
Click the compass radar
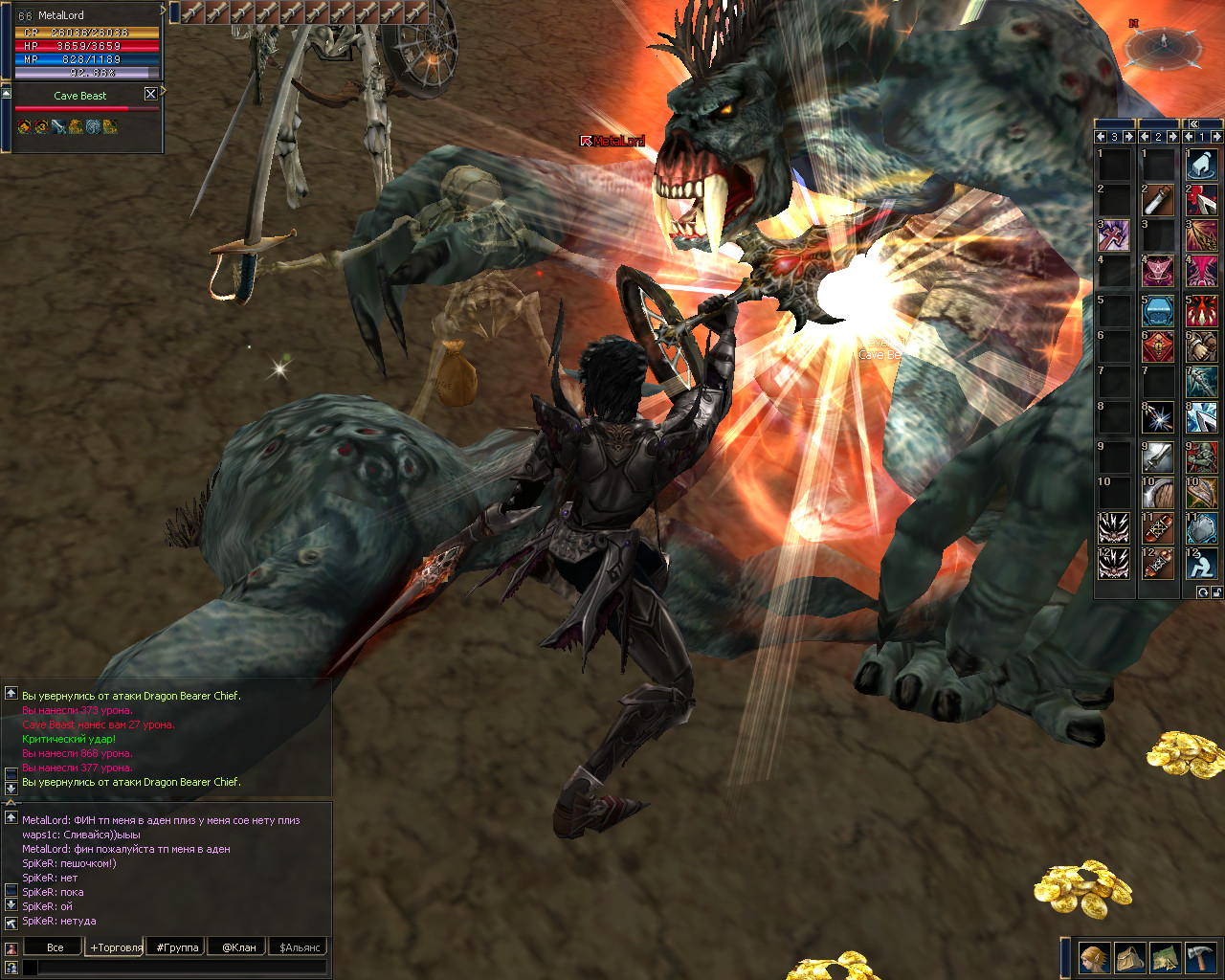coord(1163,43)
